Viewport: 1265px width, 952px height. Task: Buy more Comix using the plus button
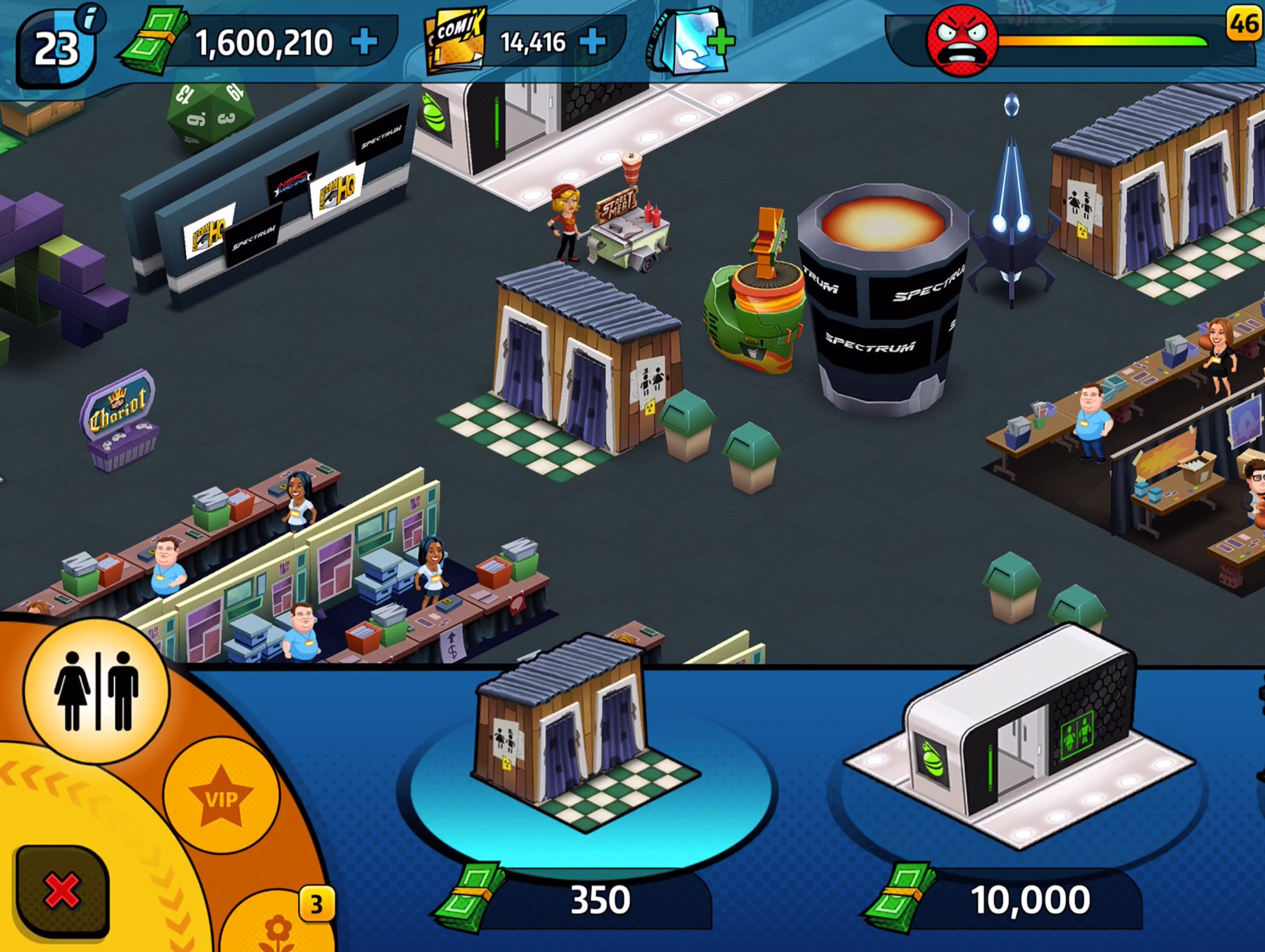click(x=593, y=42)
